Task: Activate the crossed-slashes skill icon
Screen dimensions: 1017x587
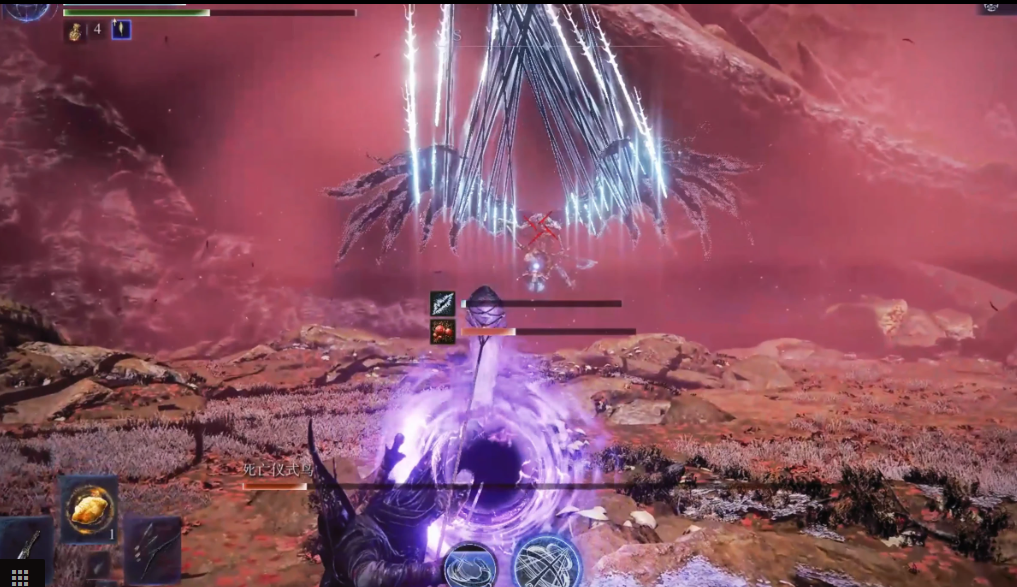Action: click(546, 562)
